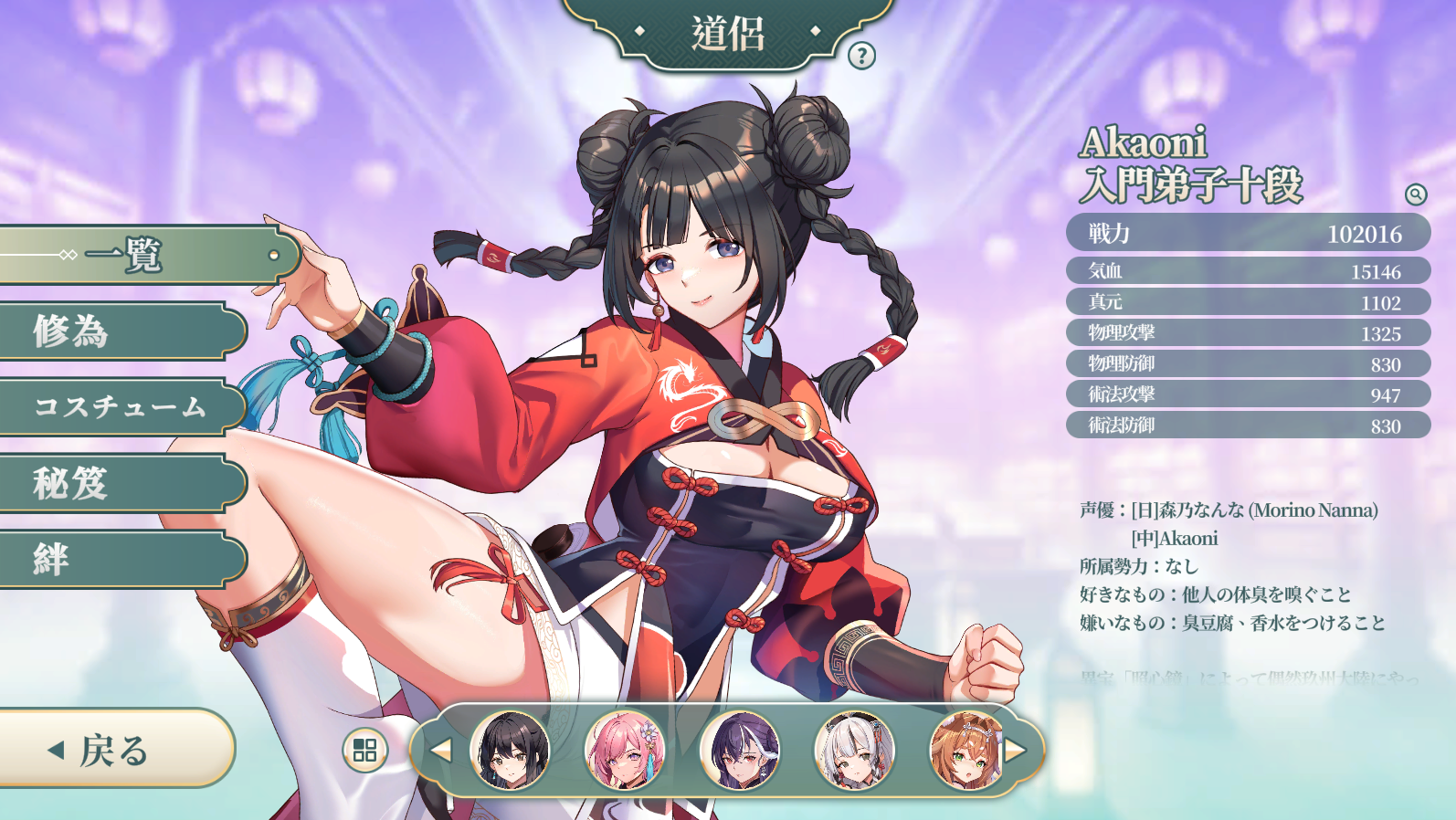Select the white-haired companion portrait
1456x820 pixels.
tap(854, 751)
